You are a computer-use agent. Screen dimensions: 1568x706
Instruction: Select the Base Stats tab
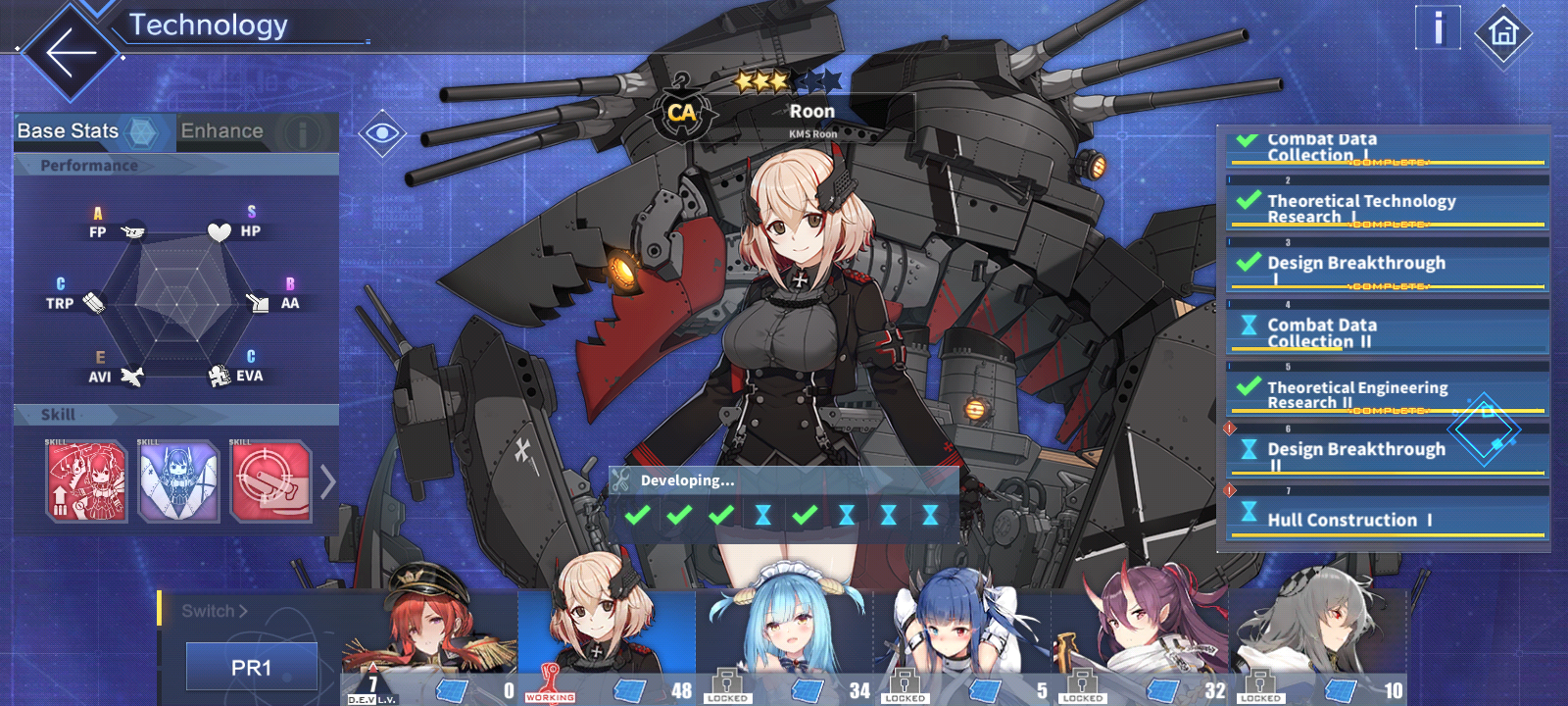[x=69, y=129]
